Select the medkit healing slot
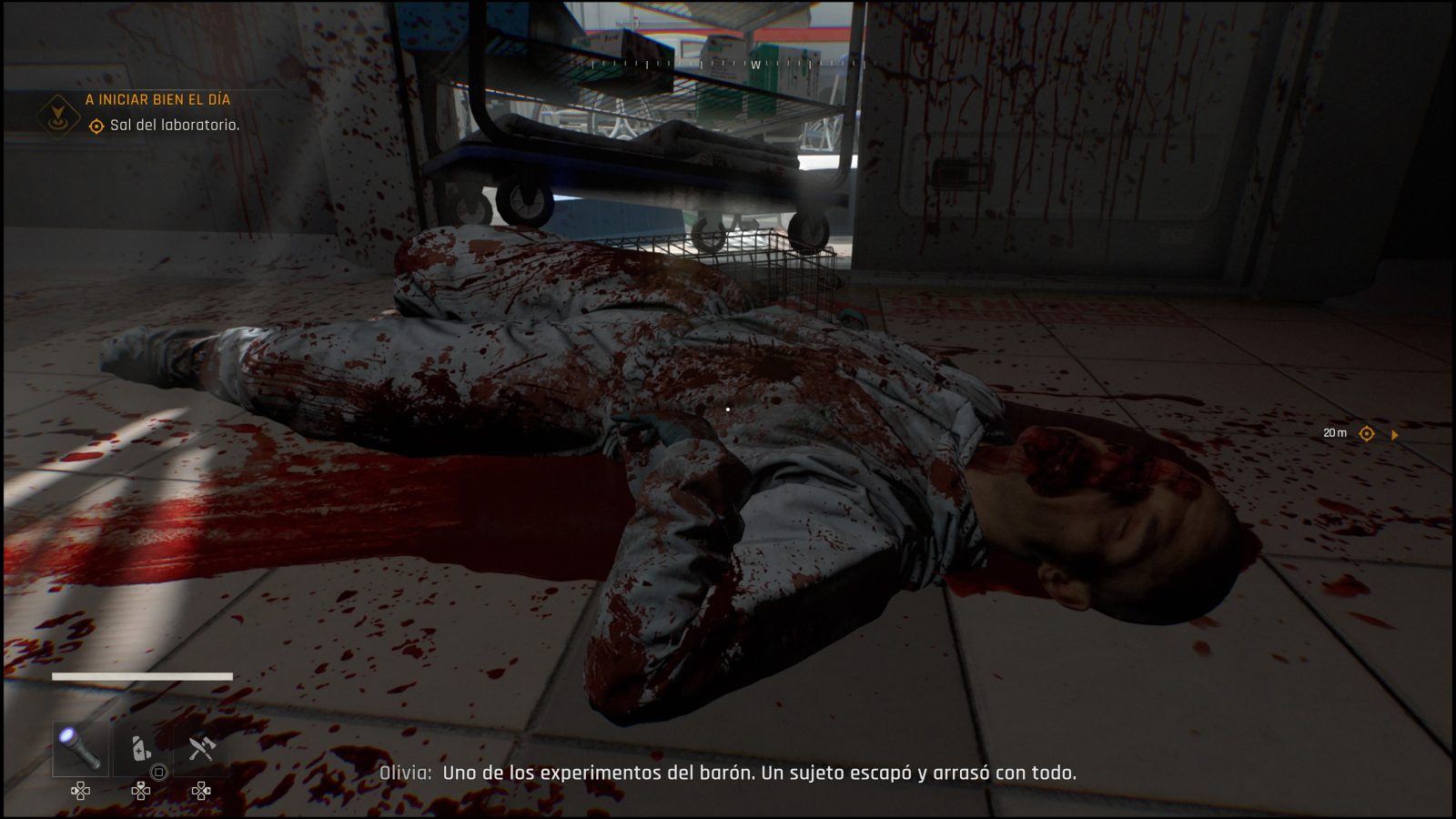The height and width of the screenshot is (819, 1456). 140,749
